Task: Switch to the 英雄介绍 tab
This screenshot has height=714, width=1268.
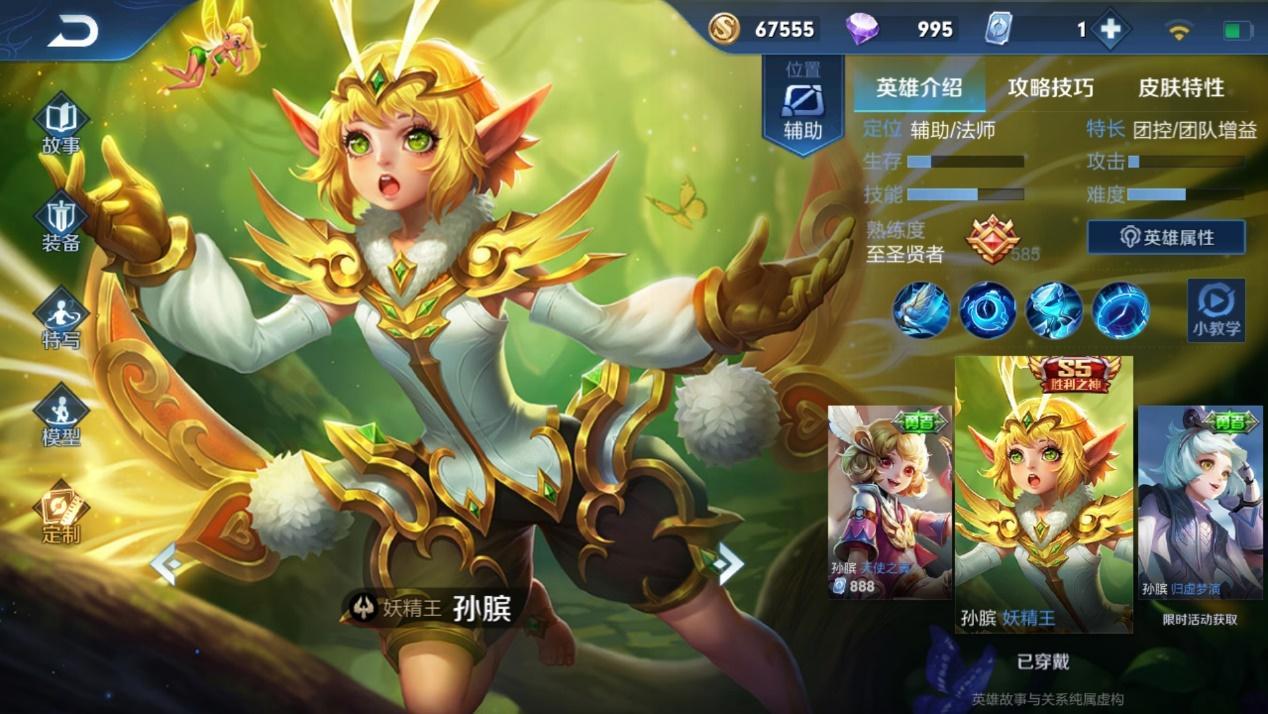Action: tap(919, 88)
